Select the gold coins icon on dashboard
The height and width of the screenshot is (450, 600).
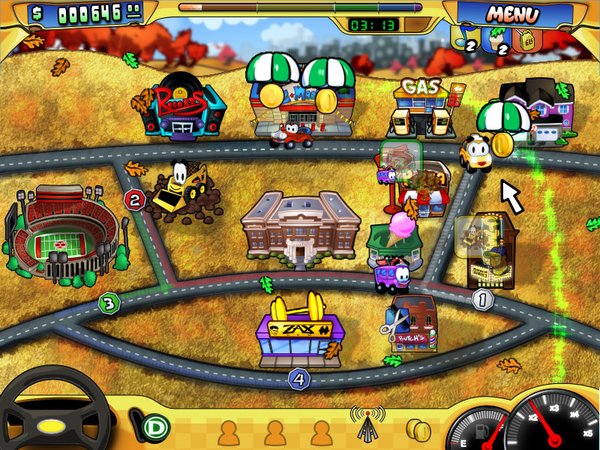tap(418, 430)
